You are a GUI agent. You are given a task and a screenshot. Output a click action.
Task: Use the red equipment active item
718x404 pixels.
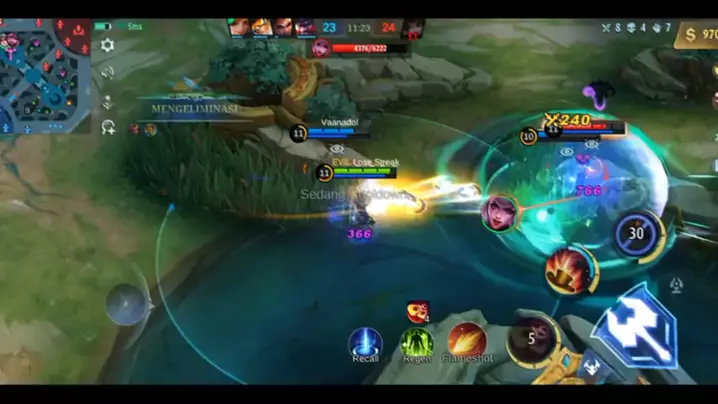click(418, 311)
